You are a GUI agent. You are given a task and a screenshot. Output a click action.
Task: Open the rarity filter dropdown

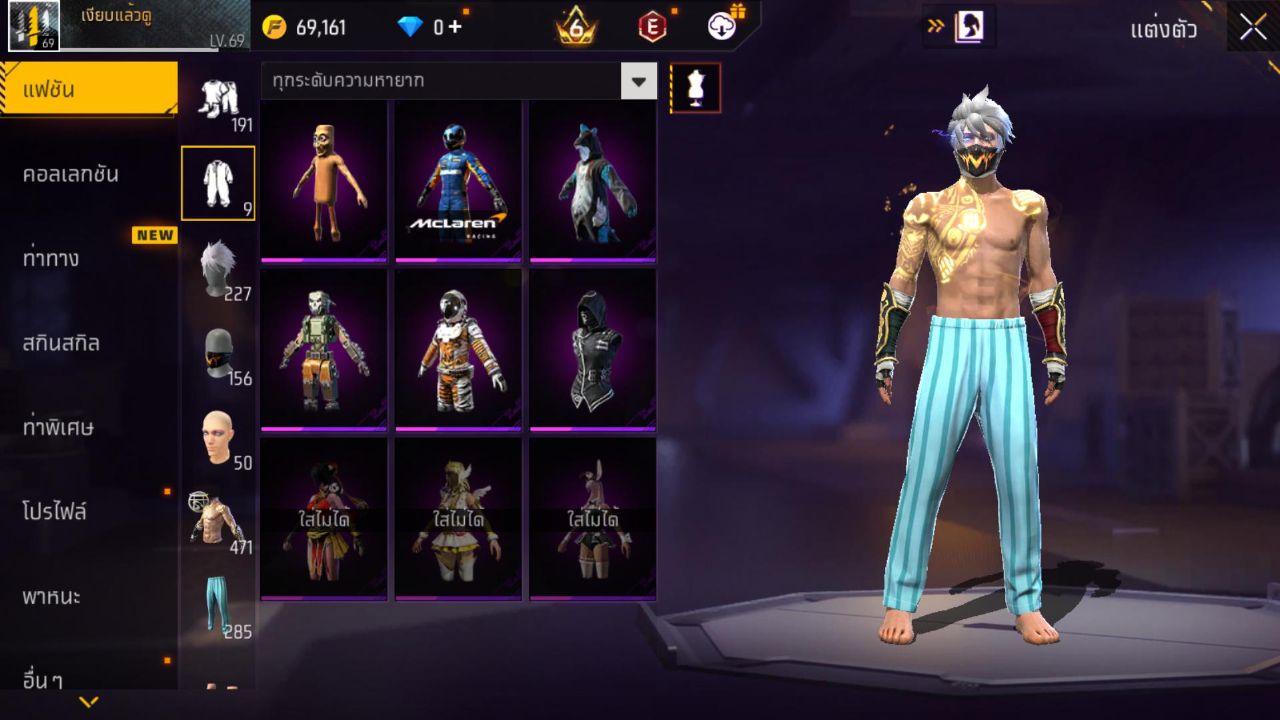pyautogui.click(x=639, y=80)
